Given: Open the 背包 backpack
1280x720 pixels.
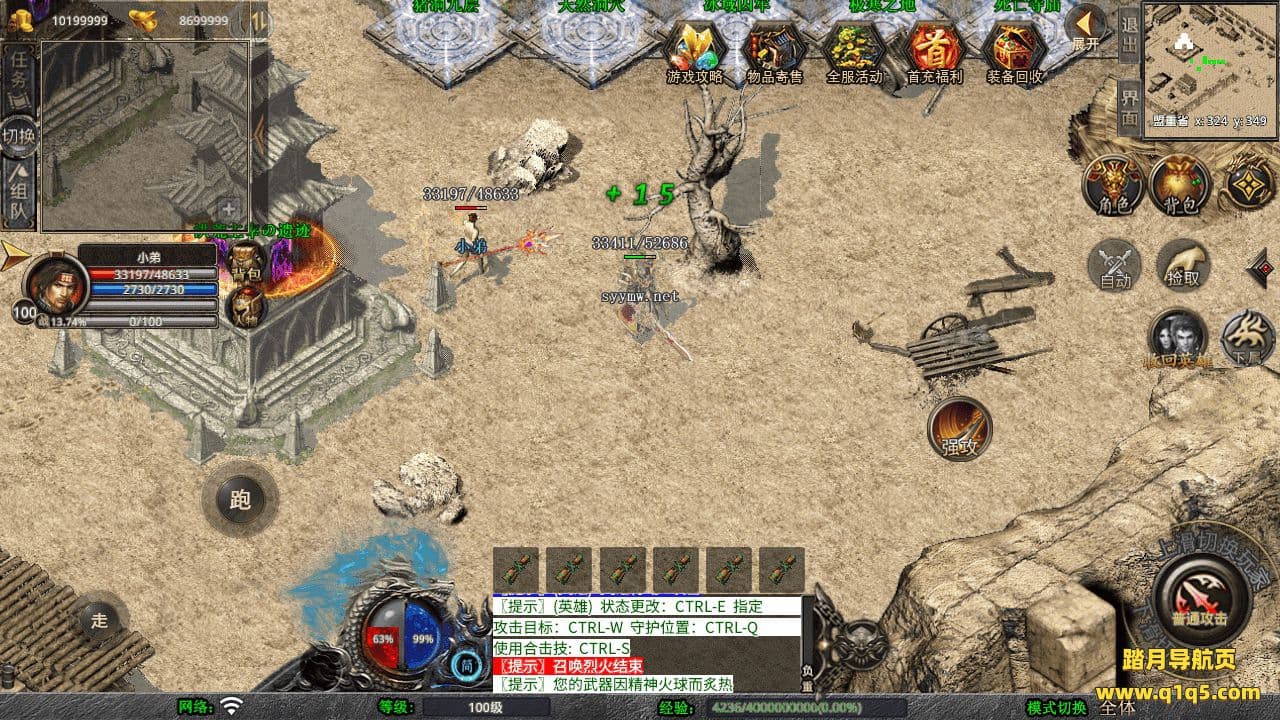Looking at the screenshot, I should 1180,186.
